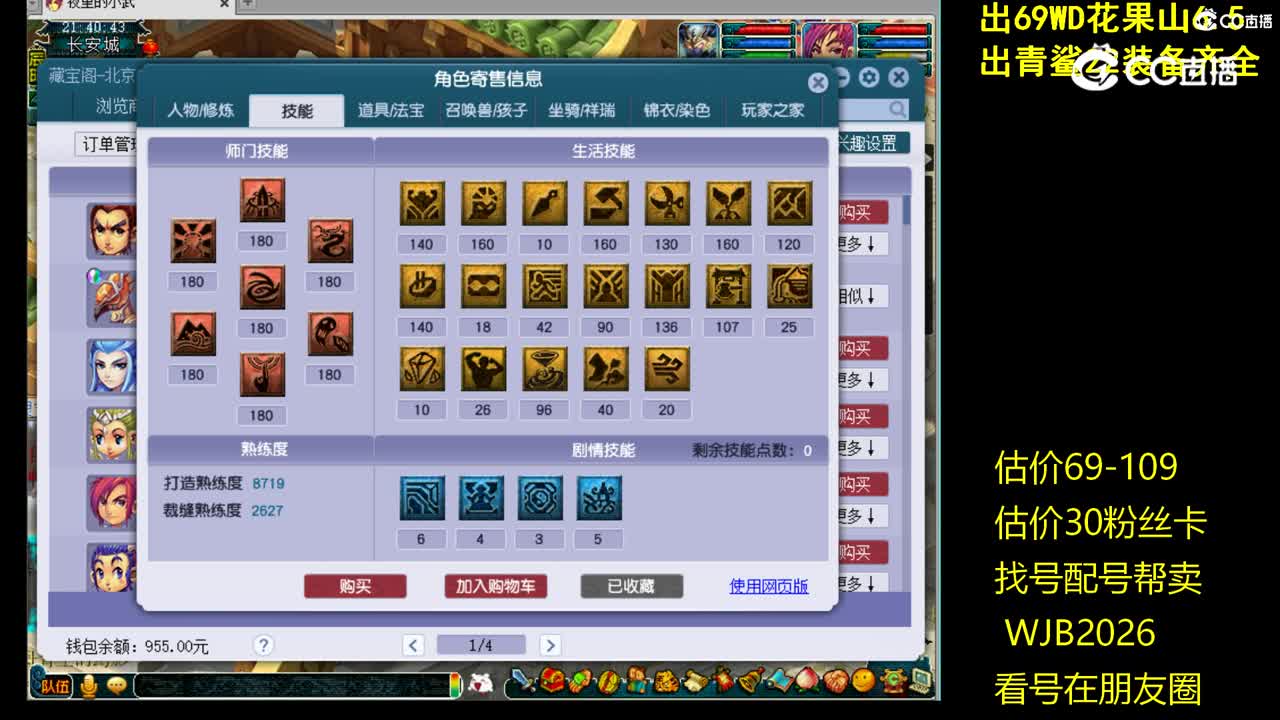The image size is (1280, 720).
Task: Click the next page arrow beside 1/4
Action: click(550, 645)
